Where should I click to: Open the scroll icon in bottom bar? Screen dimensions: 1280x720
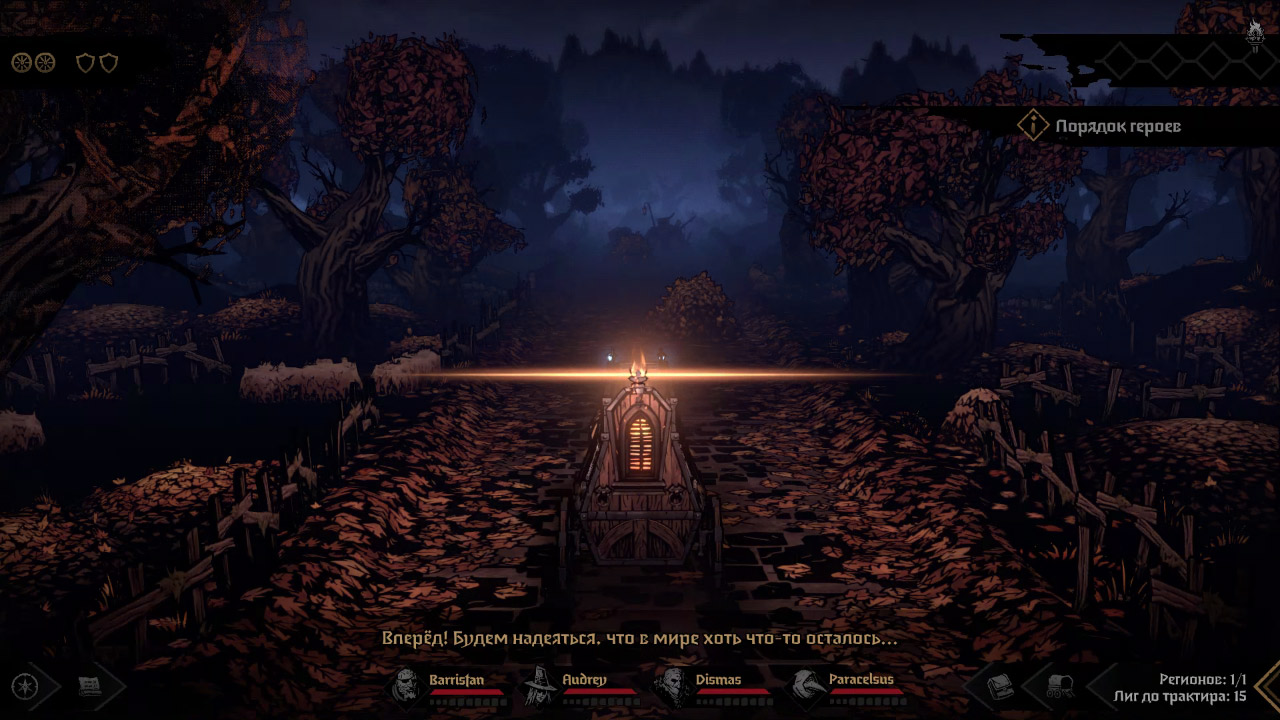[91, 687]
